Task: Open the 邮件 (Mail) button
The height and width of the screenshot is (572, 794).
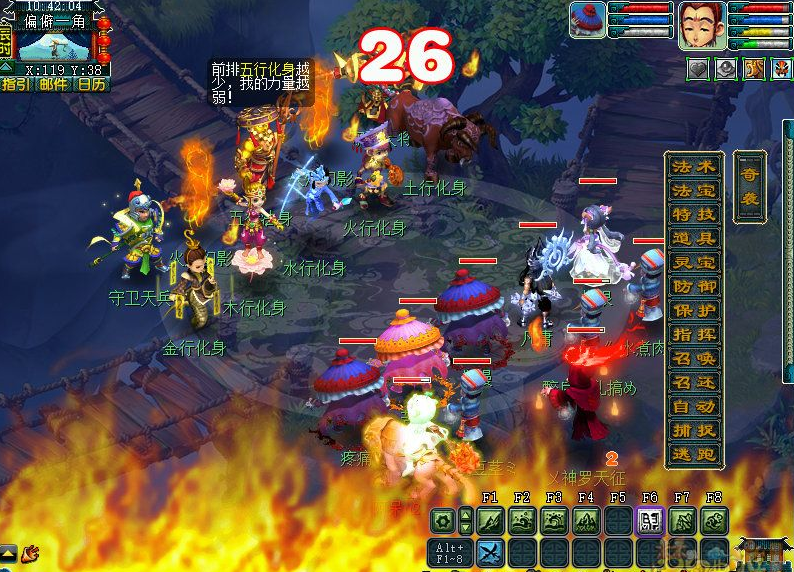Action: click(x=54, y=84)
